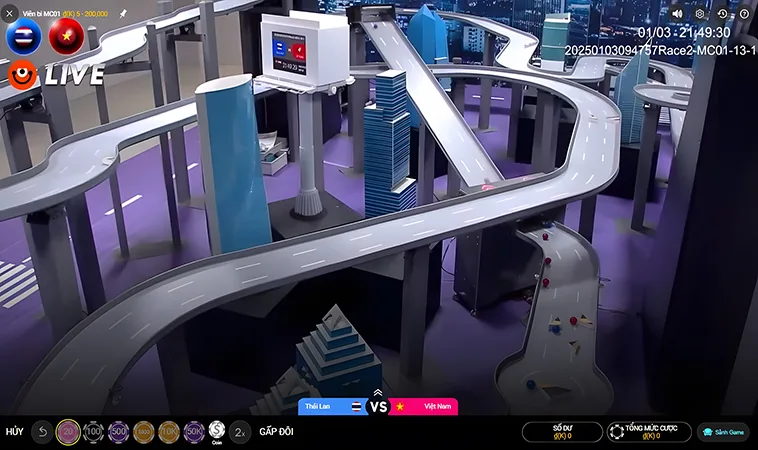The height and width of the screenshot is (450, 758).
Task: Expand the arrows above the VS badge
Action: point(378,392)
